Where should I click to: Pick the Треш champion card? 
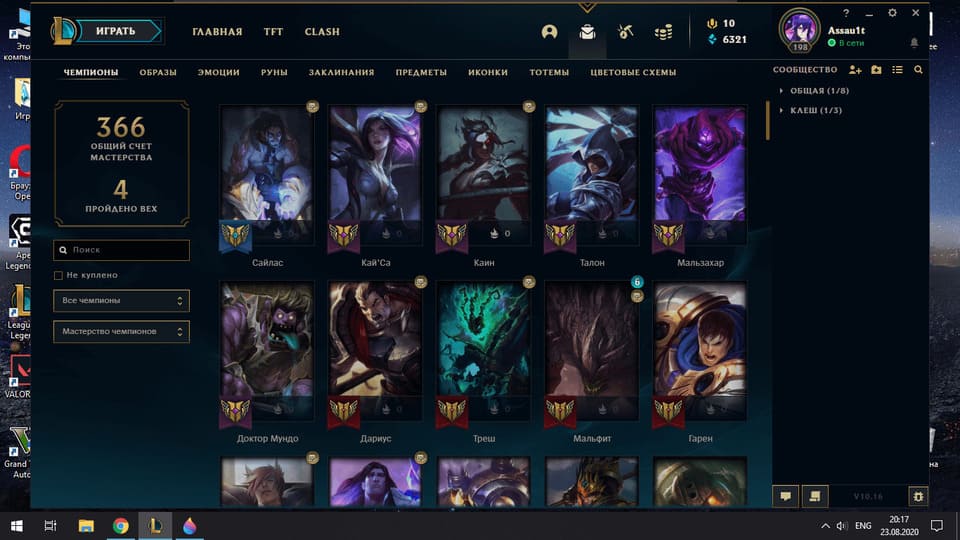click(483, 350)
